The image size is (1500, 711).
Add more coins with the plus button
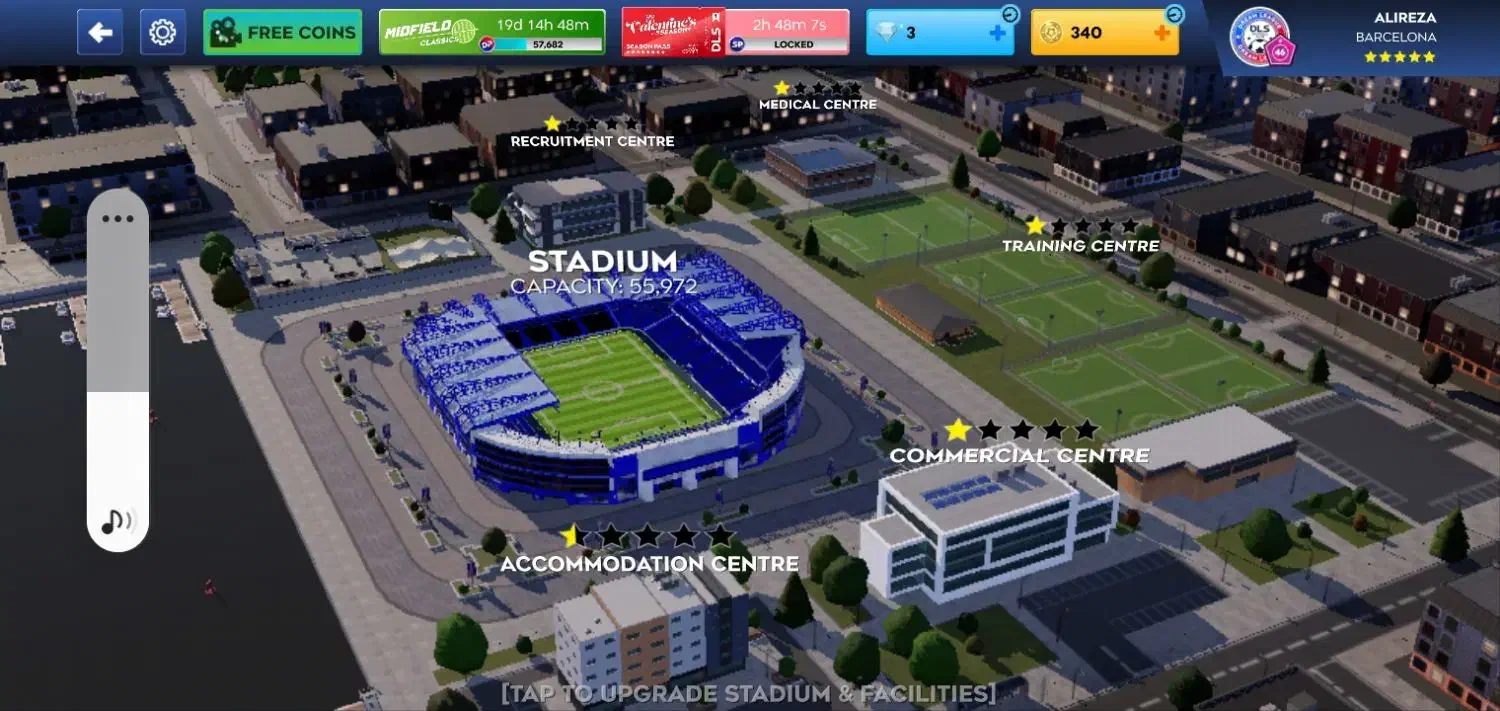pyautogui.click(x=1161, y=33)
